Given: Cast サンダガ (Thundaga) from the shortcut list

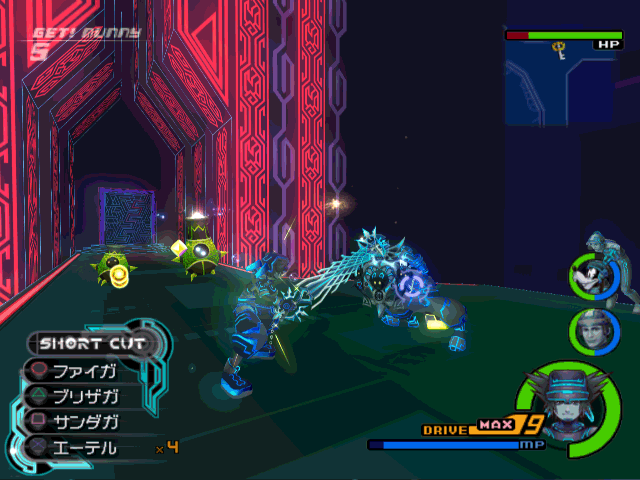Looking at the screenshot, I should coord(85,420).
